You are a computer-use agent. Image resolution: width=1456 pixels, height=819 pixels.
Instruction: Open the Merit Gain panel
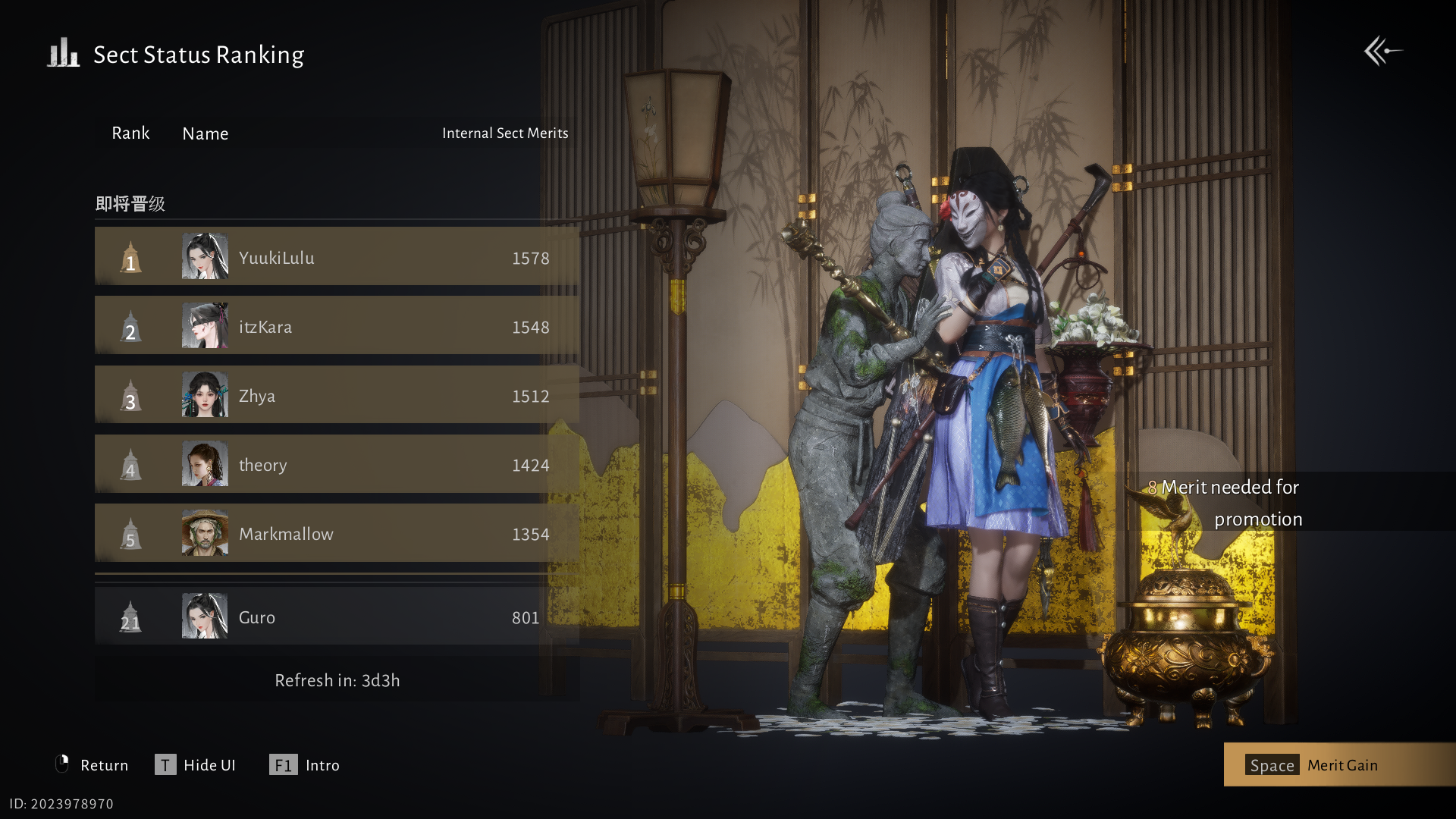1339,764
